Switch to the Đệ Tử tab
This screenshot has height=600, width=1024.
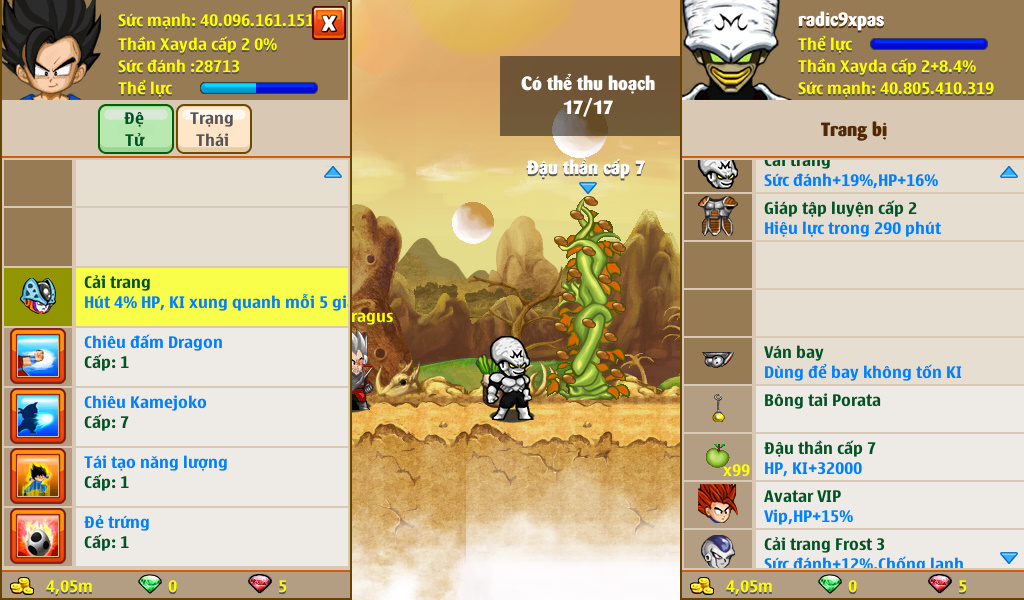point(135,129)
